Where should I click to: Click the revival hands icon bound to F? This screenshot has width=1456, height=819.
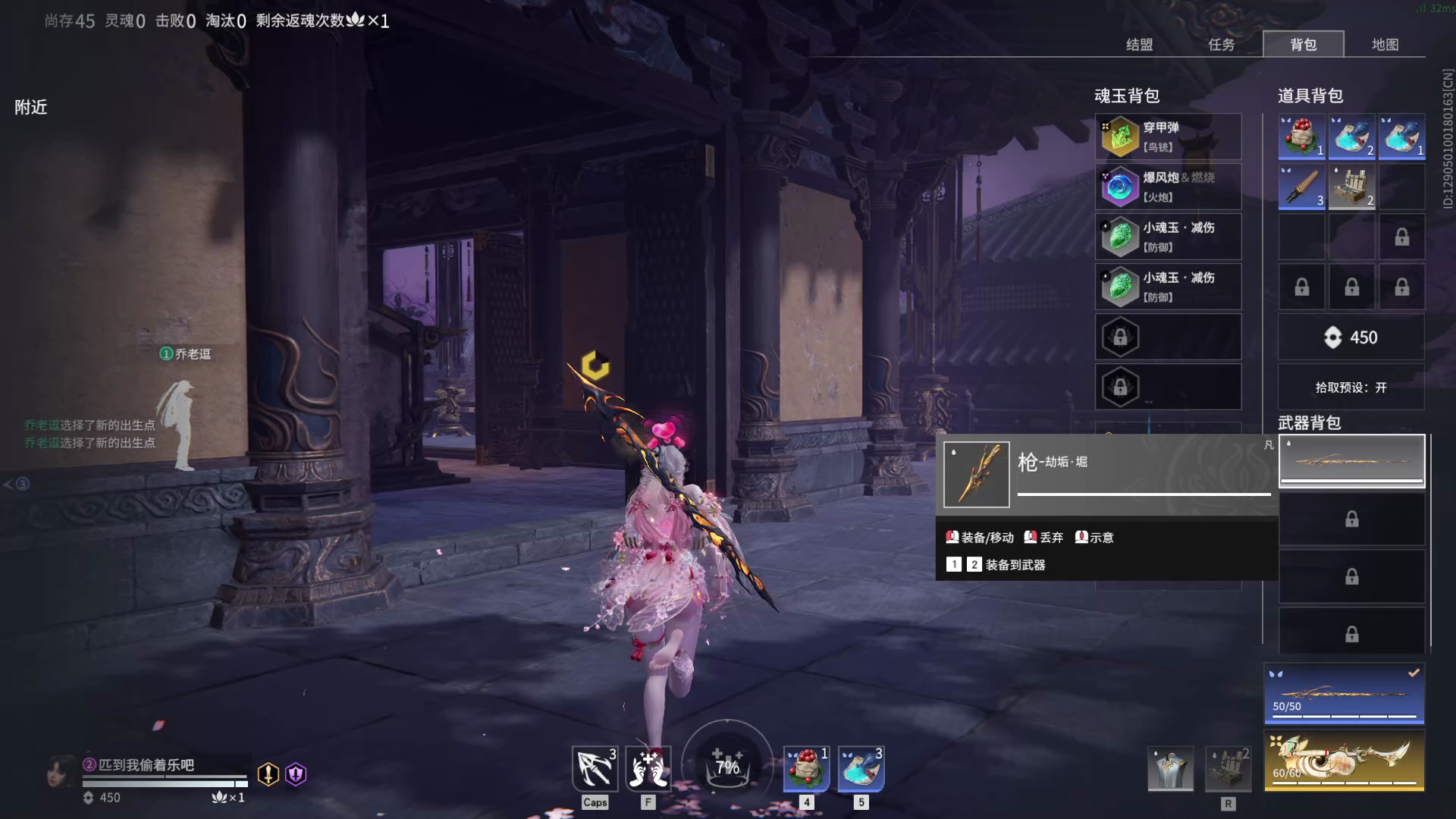click(648, 768)
